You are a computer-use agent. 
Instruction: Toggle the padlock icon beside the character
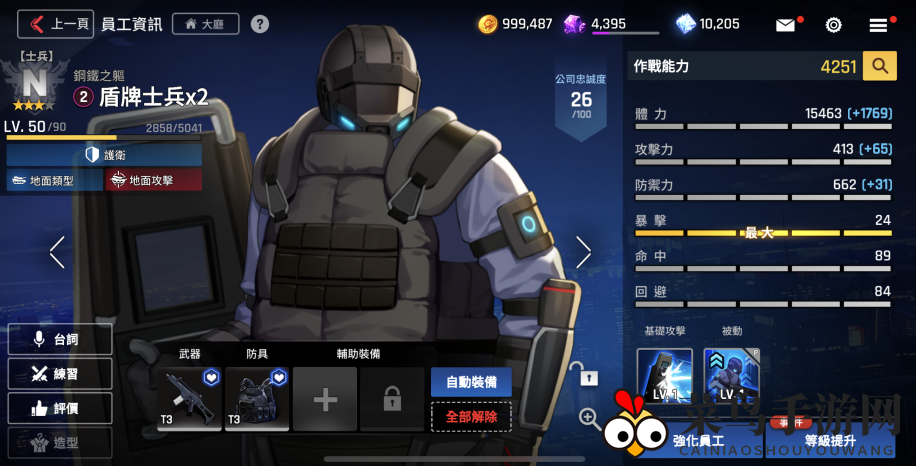(589, 375)
